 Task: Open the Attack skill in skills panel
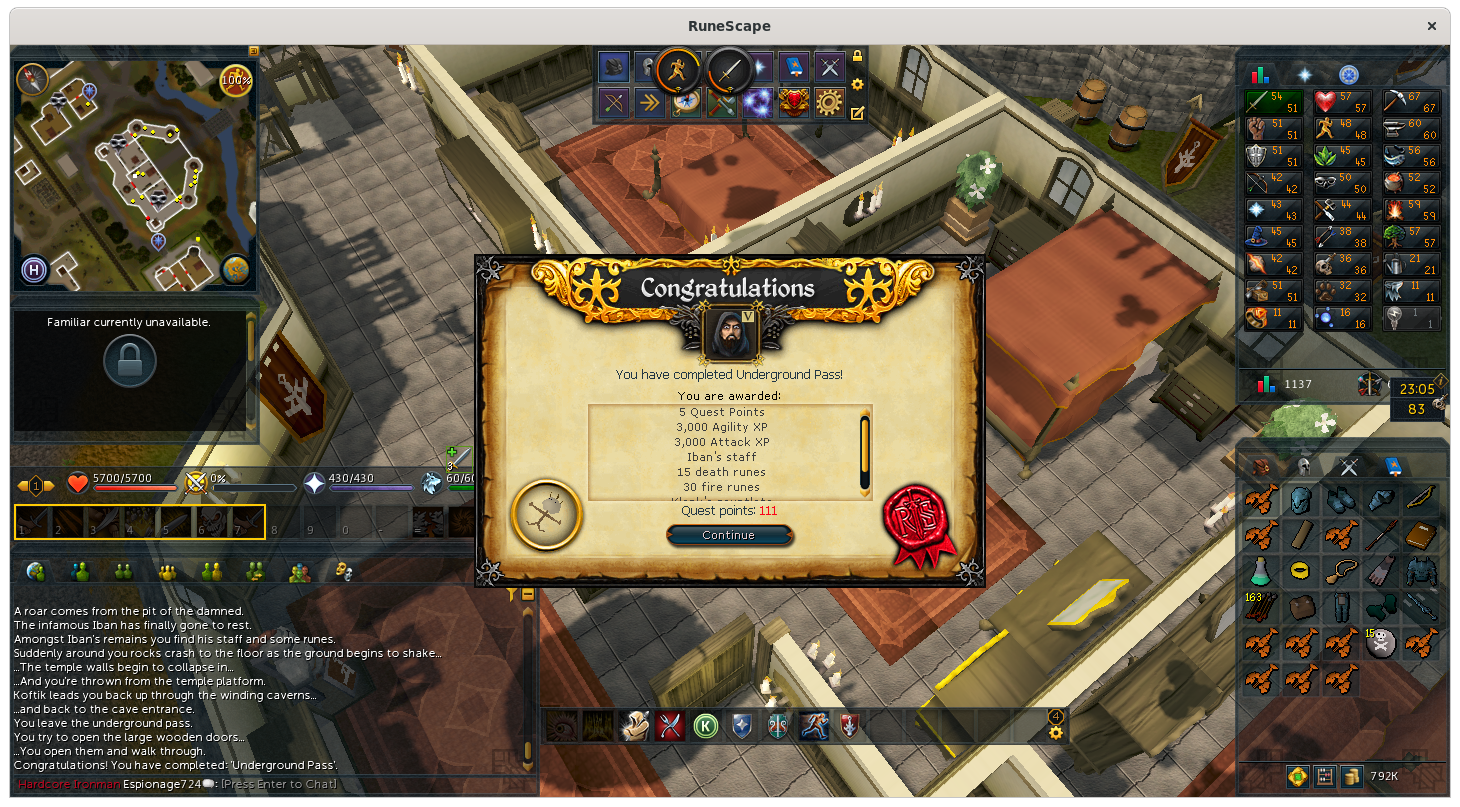click(x=1272, y=102)
